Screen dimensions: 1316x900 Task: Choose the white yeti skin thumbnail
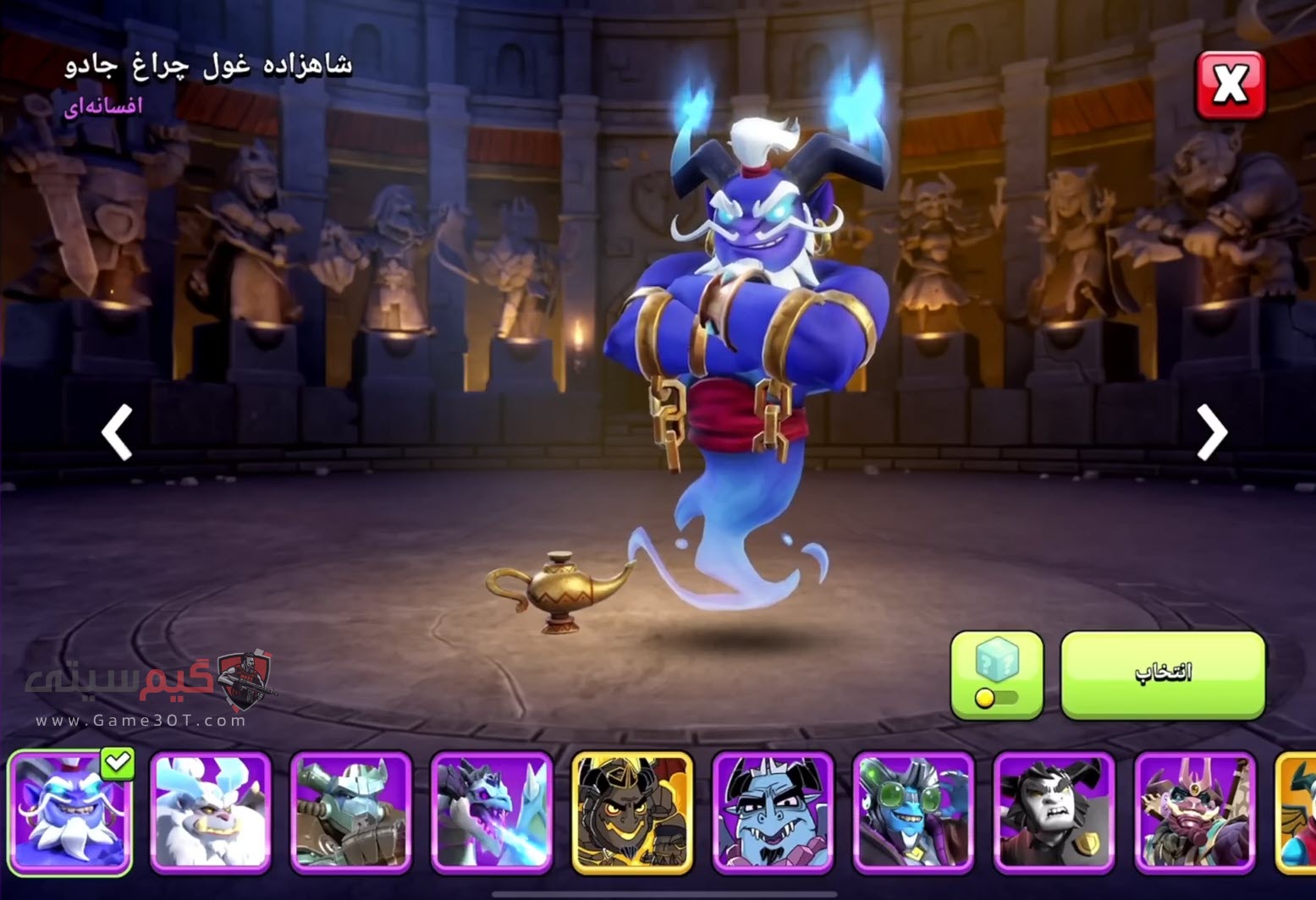(x=210, y=813)
